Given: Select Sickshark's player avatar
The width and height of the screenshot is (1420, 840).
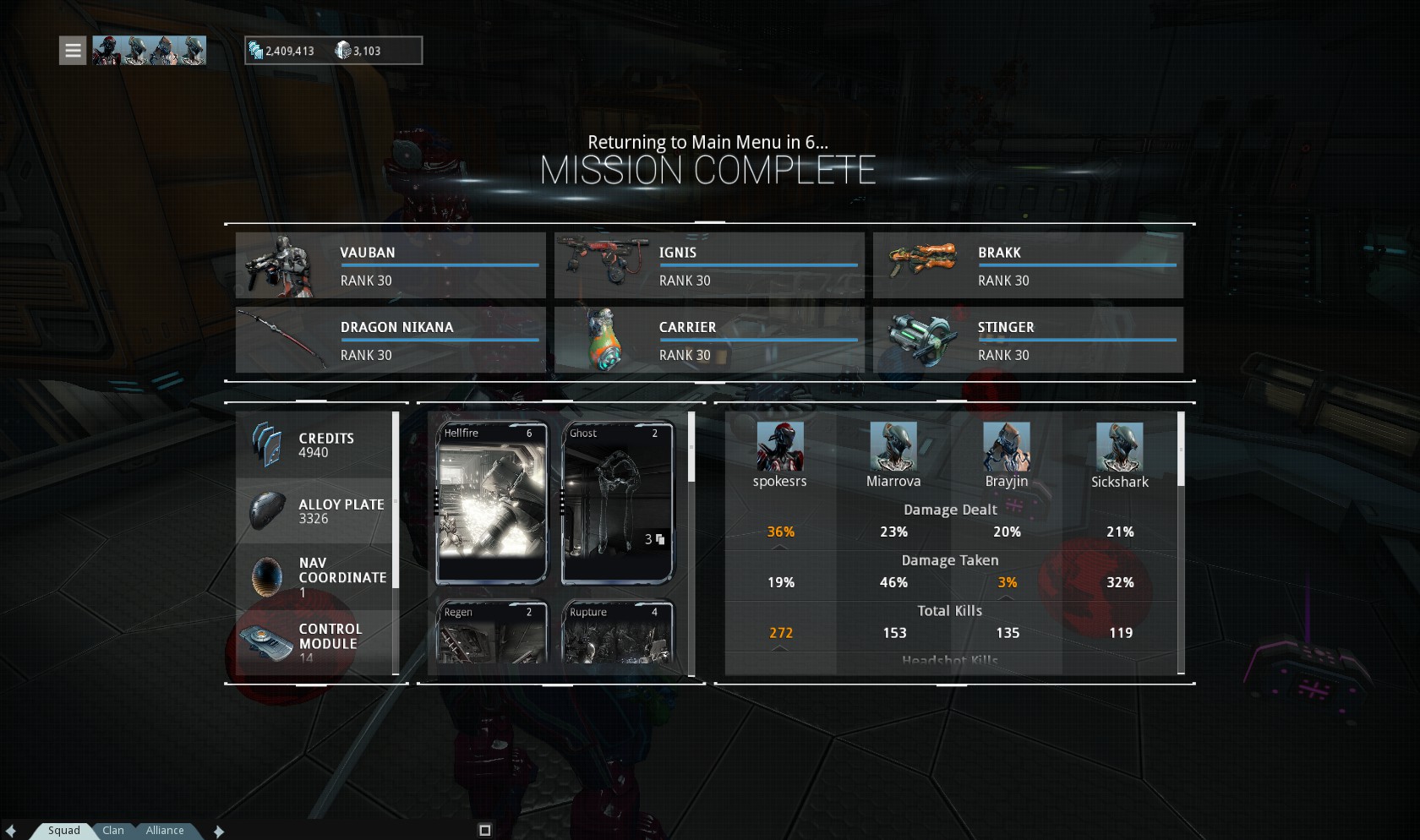Looking at the screenshot, I should point(1120,446).
